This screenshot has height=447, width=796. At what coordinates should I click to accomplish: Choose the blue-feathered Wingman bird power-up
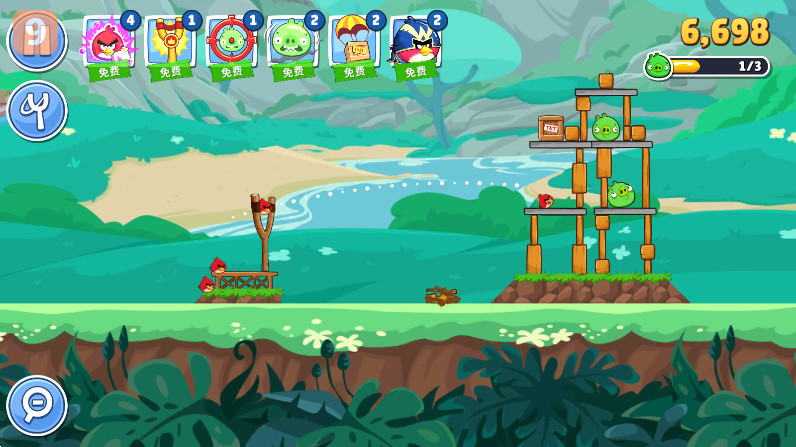click(x=415, y=43)
